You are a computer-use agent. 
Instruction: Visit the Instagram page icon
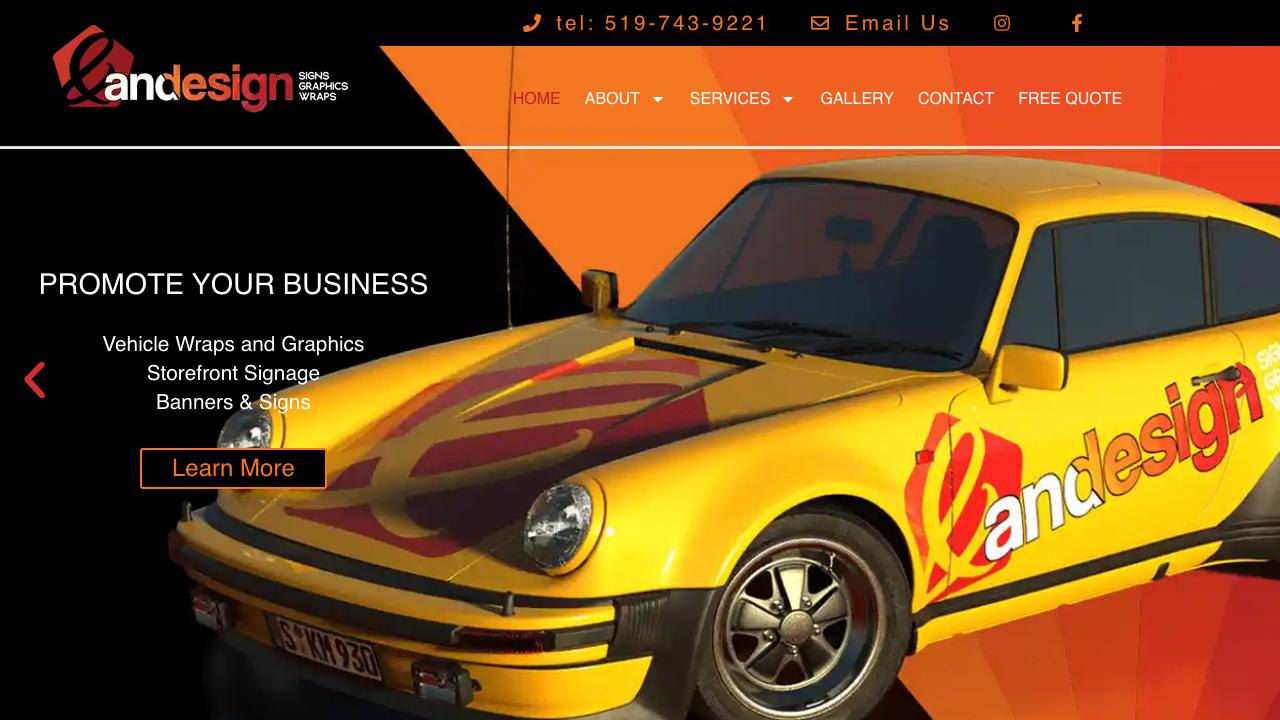tap(1002, 23)
